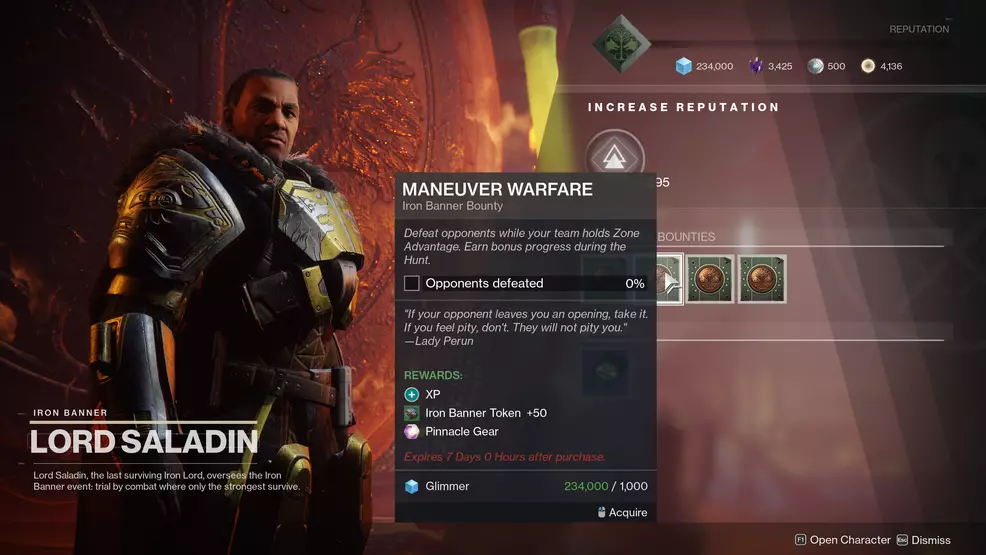Click the Increase Reputation triangle emblem
986x555 pixels.
coord(615,158)
